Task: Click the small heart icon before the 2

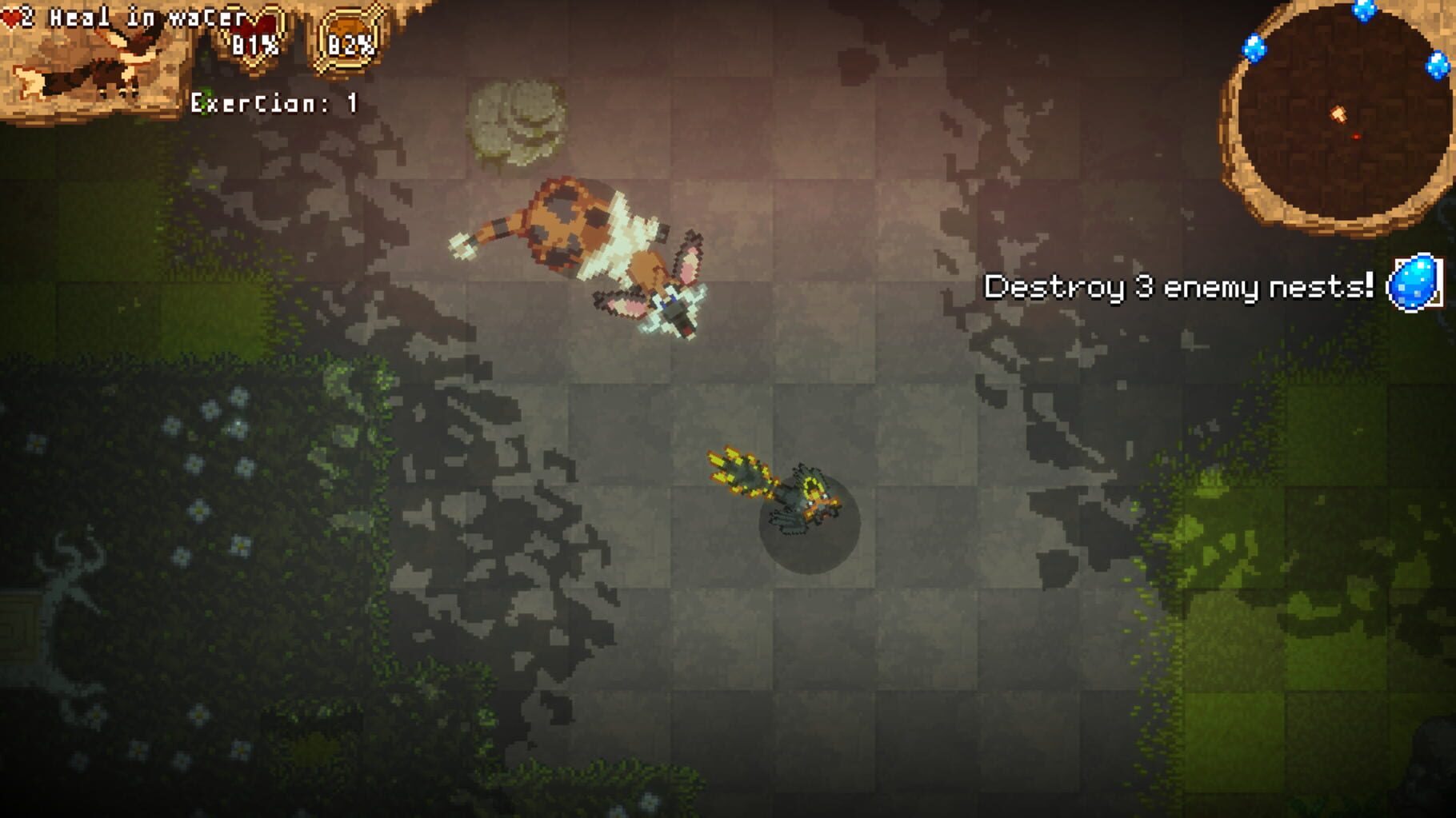Action: click(10, 14)
